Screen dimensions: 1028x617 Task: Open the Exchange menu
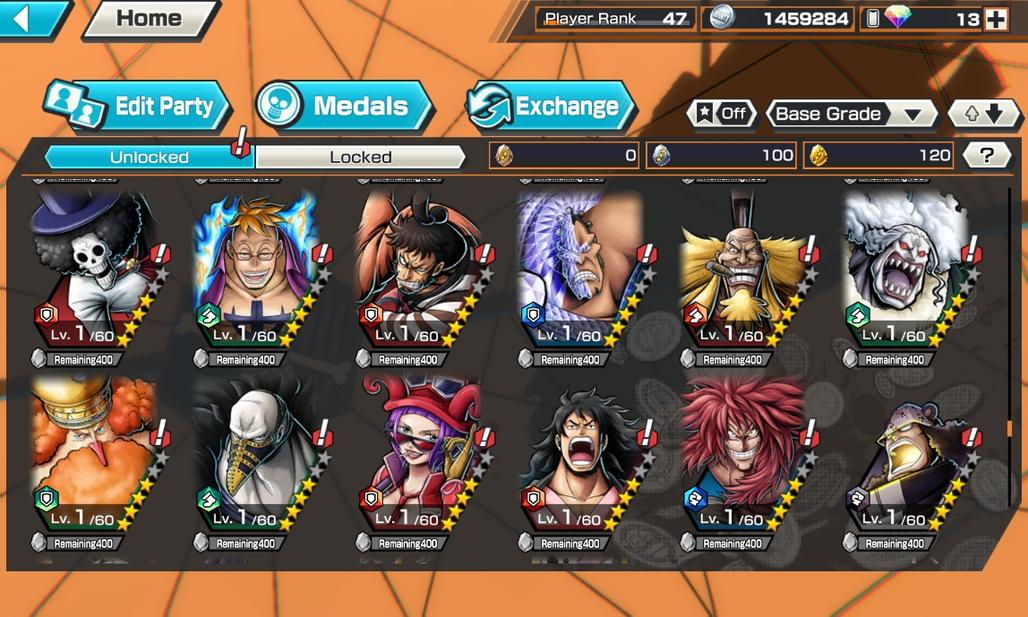[x=551, y=106]
